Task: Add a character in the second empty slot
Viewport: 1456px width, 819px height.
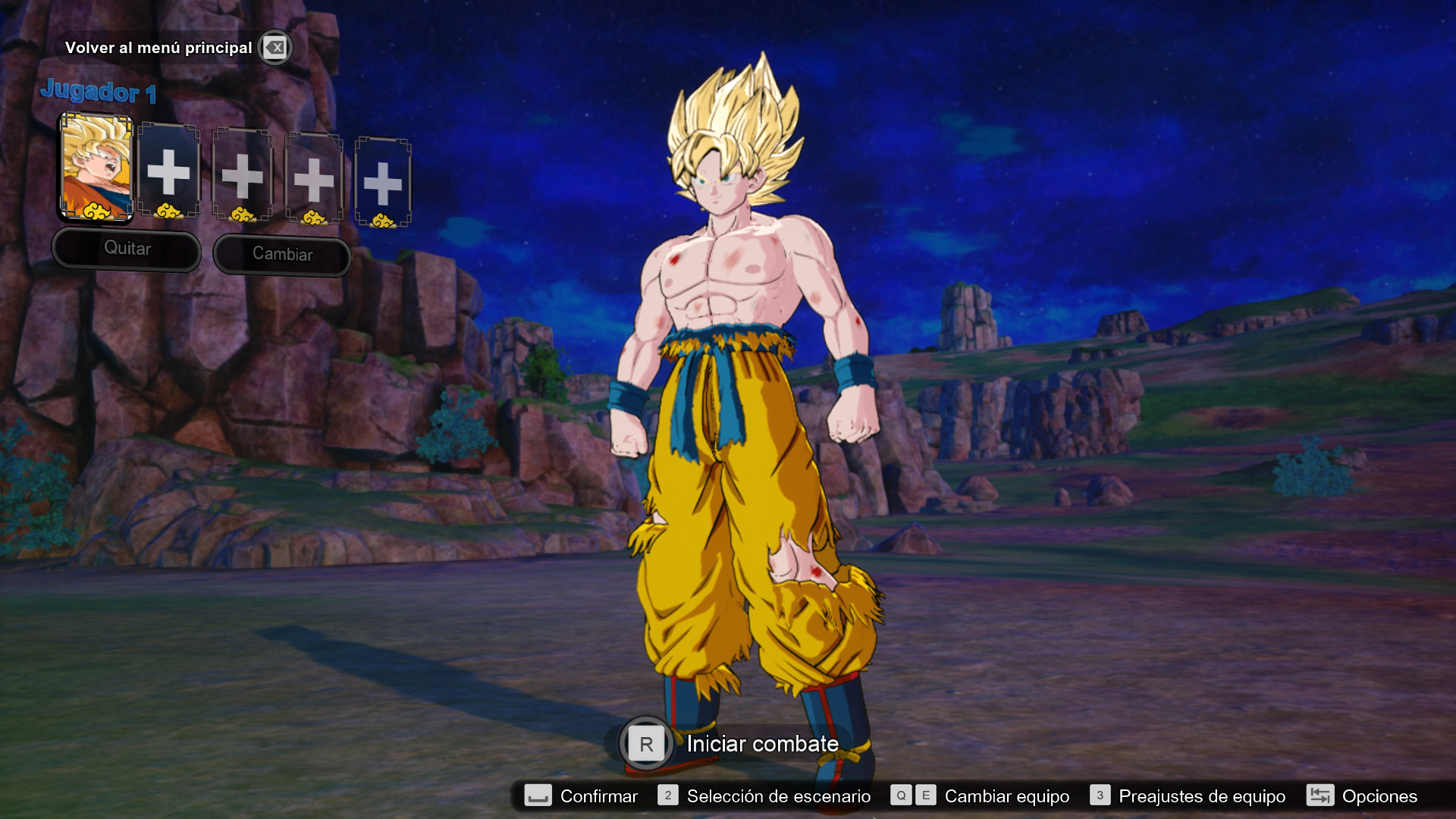Action: [x=242, y=176]
